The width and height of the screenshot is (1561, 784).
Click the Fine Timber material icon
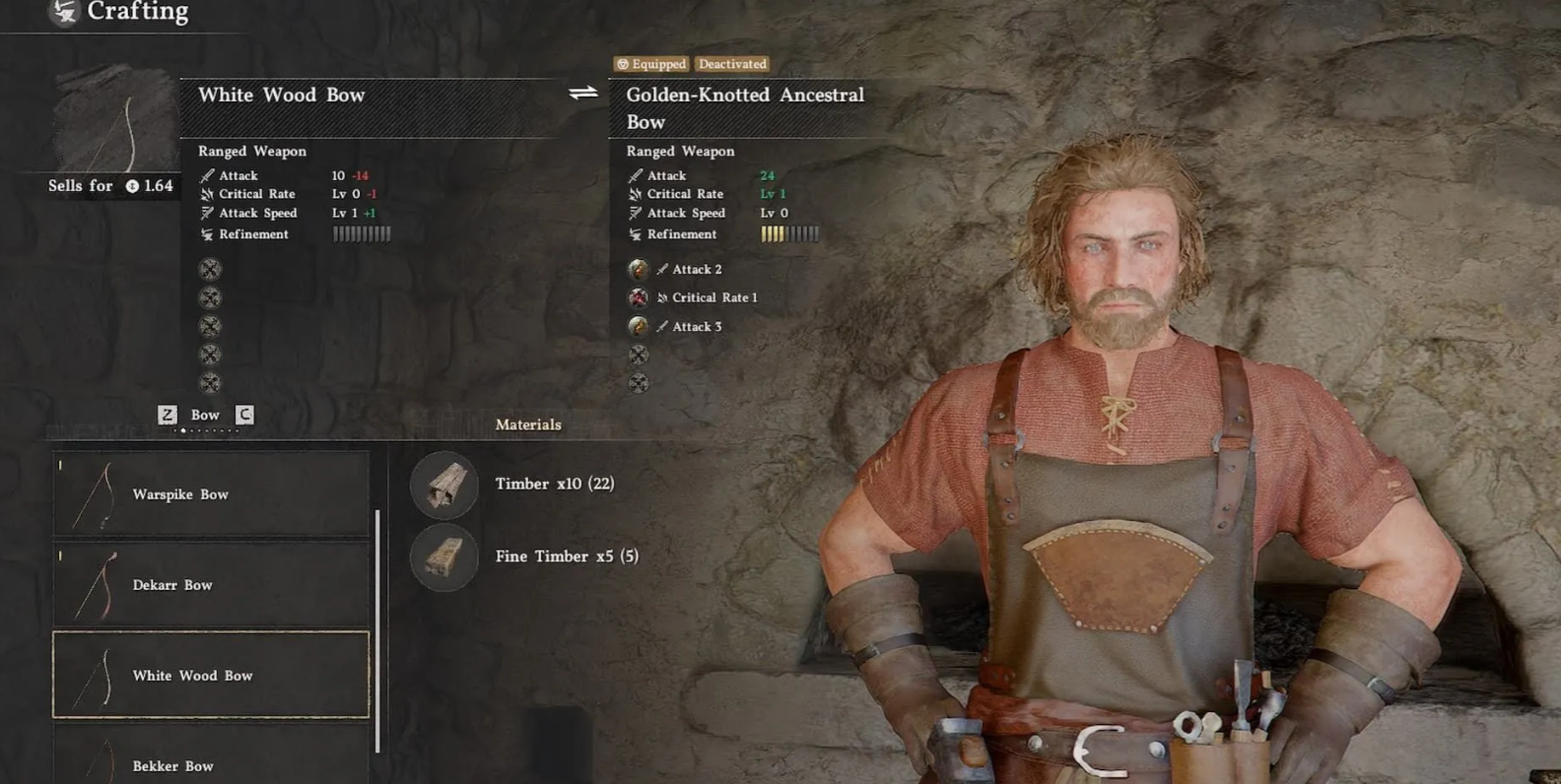(x=444, y=557)
